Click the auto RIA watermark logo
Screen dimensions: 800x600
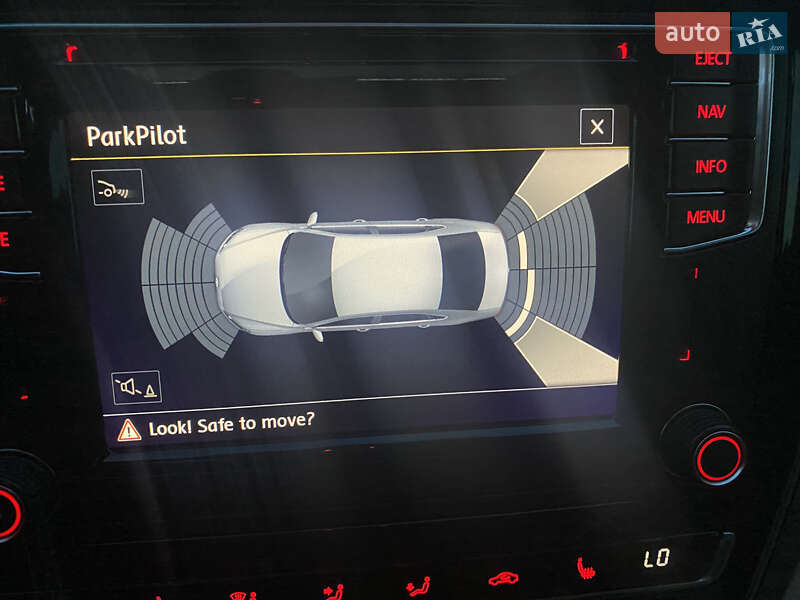coord(720,33)
